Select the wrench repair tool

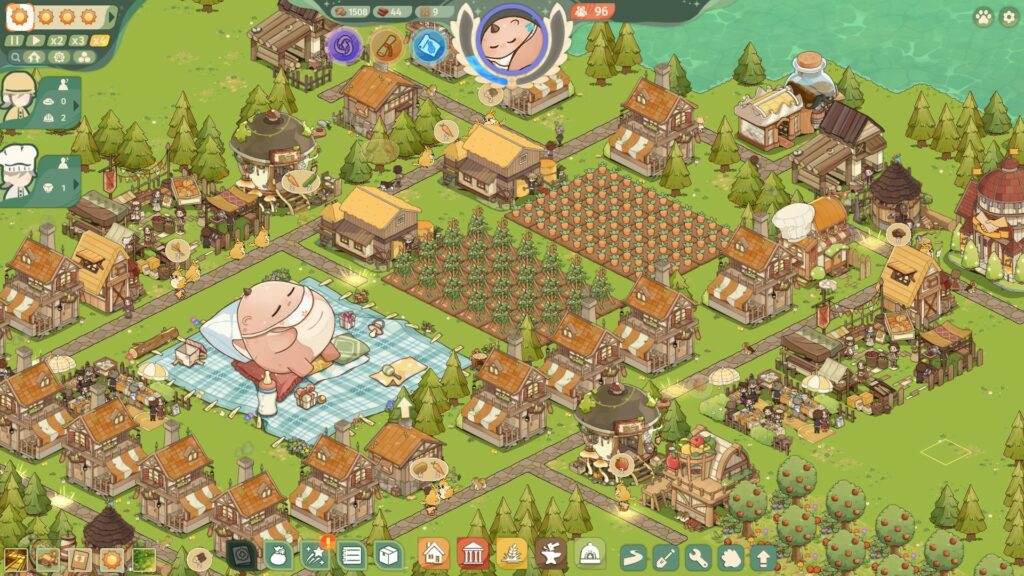tap(698, 556)
